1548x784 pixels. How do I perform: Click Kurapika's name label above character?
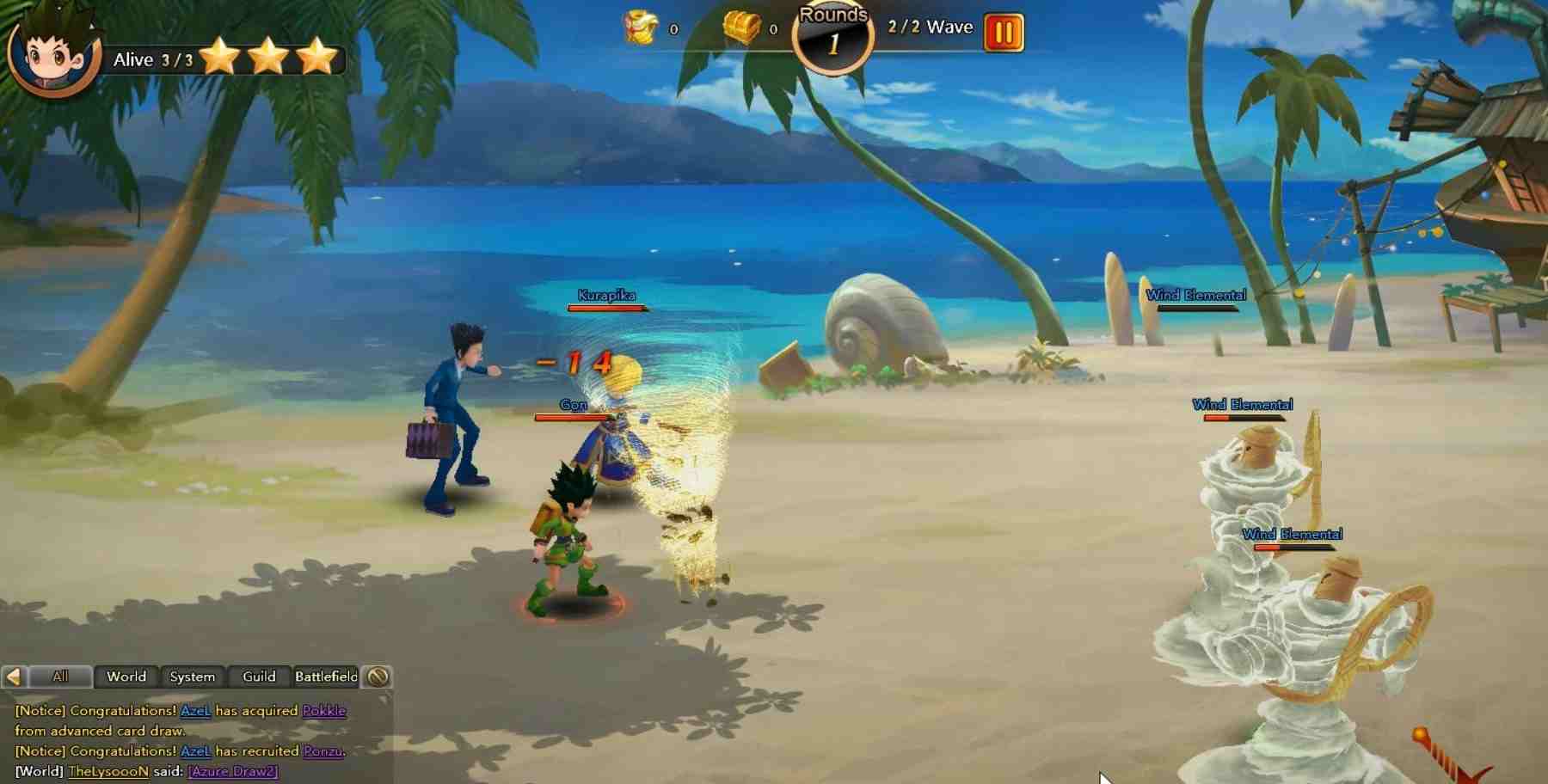pos(607,294)
